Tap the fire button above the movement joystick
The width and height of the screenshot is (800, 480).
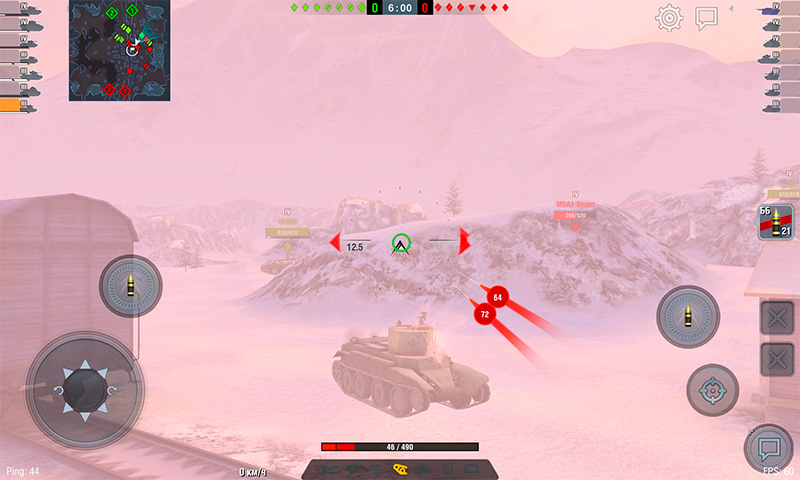pos(130,286)
